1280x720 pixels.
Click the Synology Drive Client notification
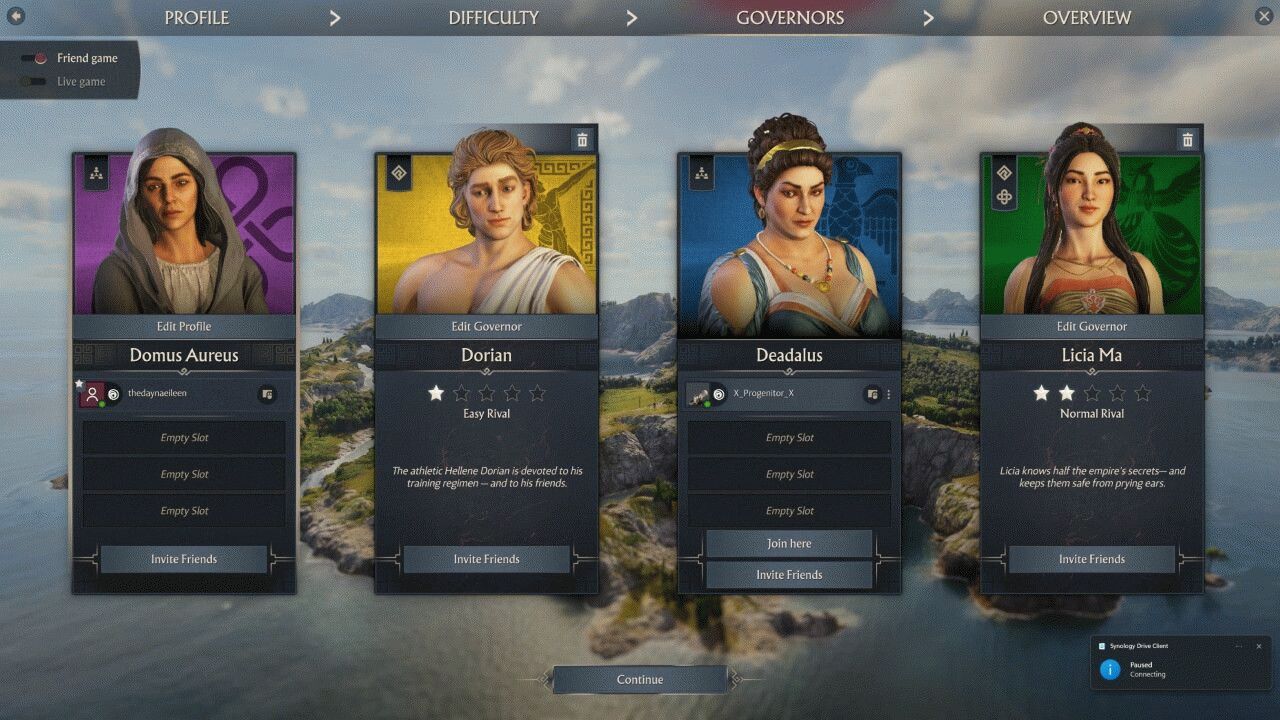tap(1180, 665)
